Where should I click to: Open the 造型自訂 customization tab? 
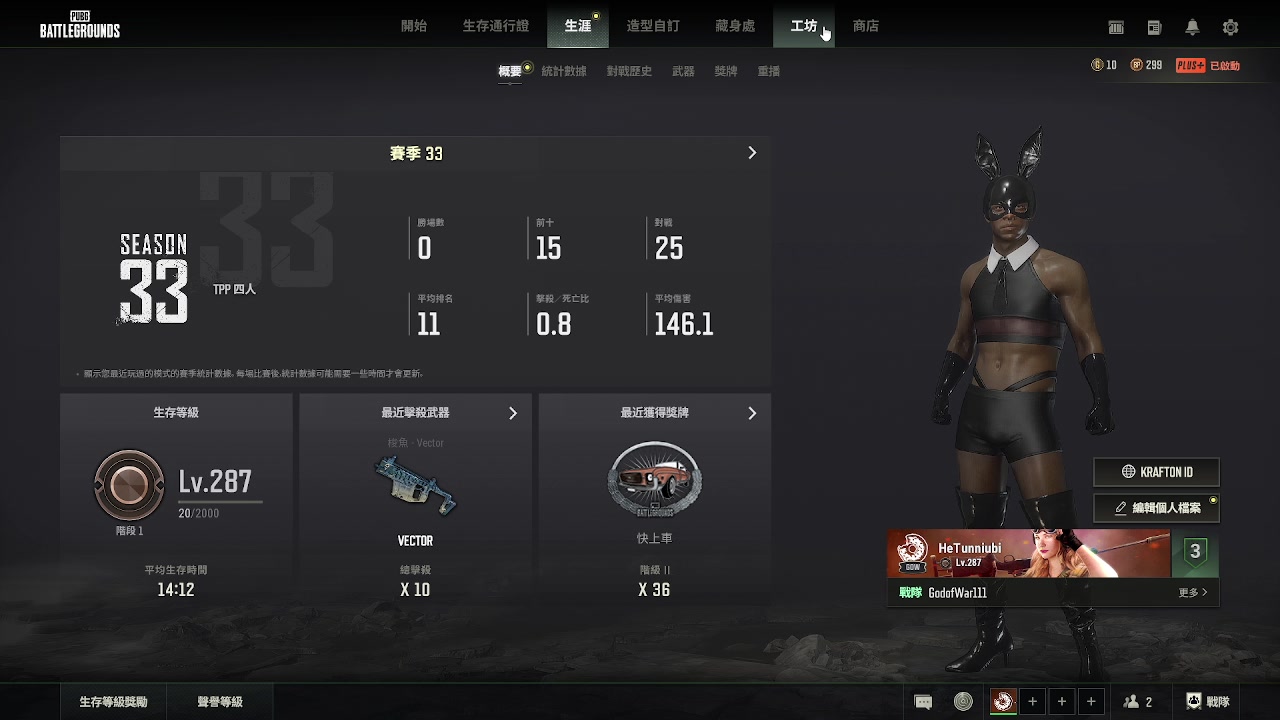652,26
